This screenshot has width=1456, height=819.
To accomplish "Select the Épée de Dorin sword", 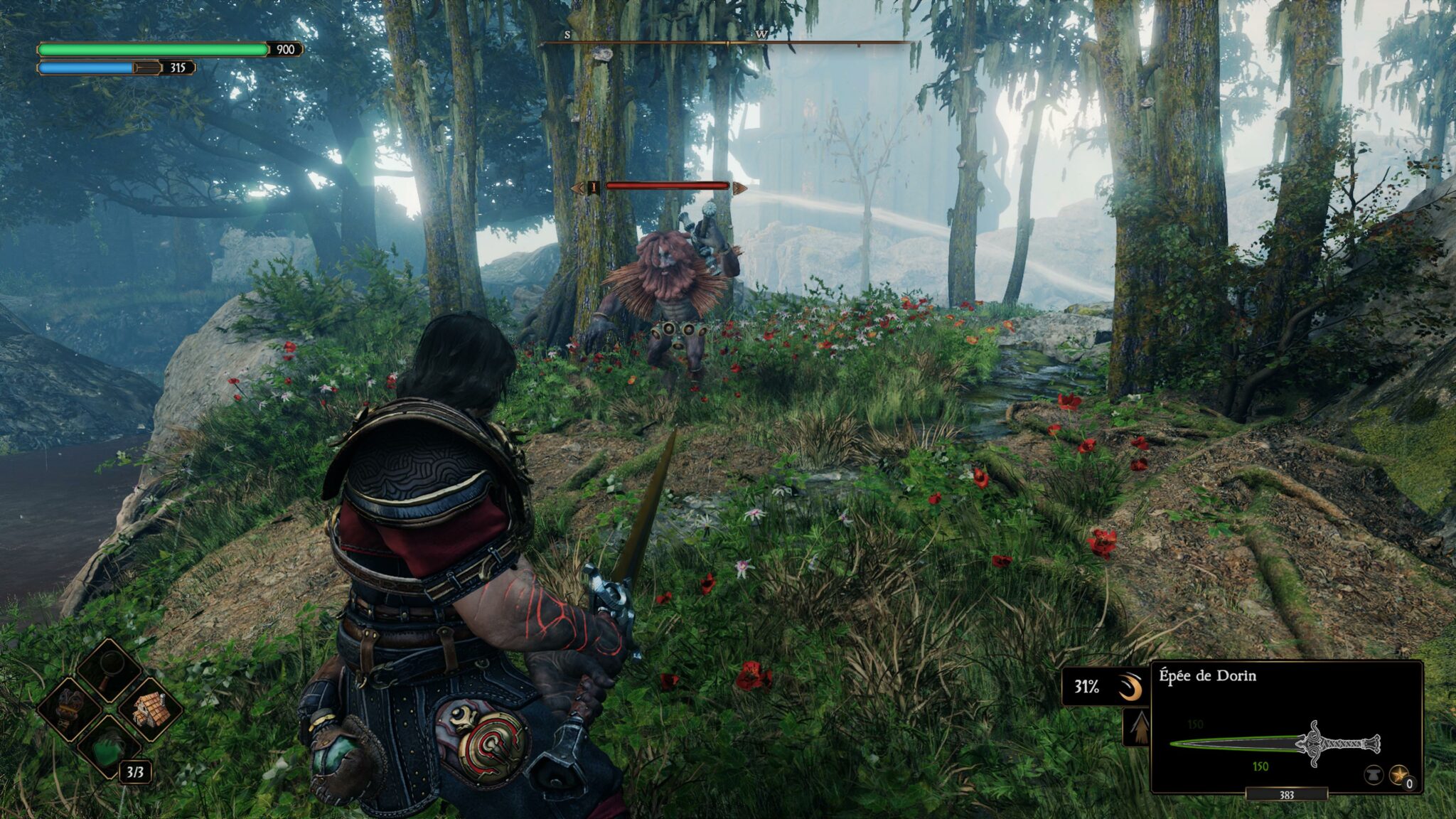I will [1275, 745].
